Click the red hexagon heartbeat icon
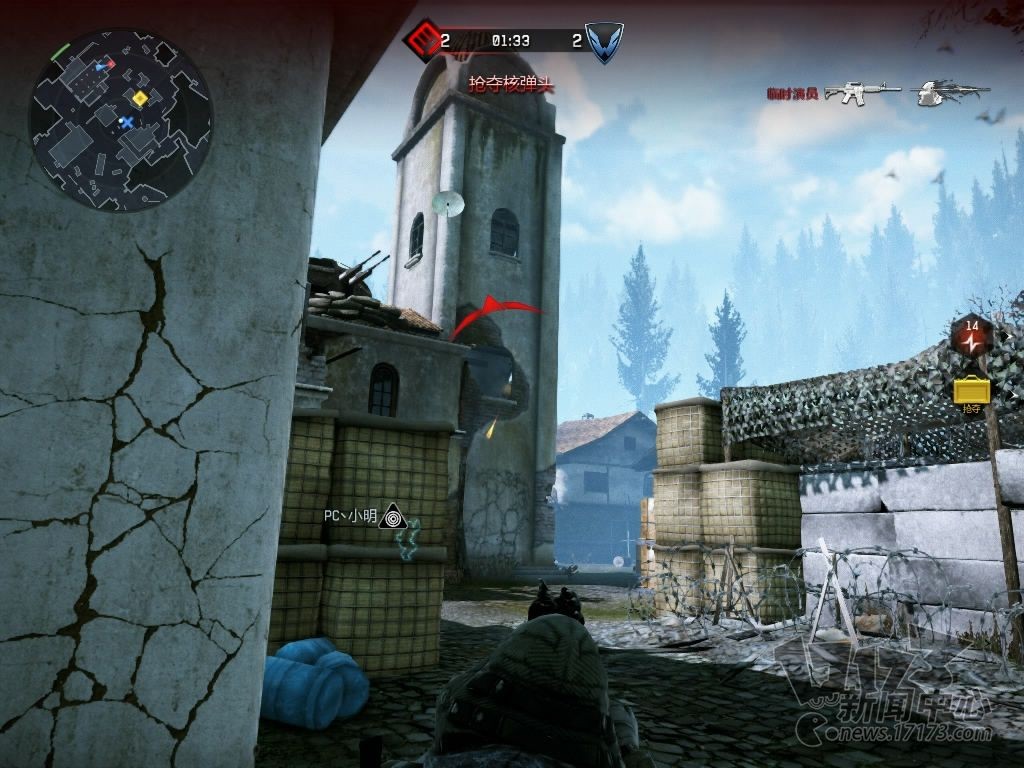Viewport: 1024px width, 768px height. (x=971, y=336)
